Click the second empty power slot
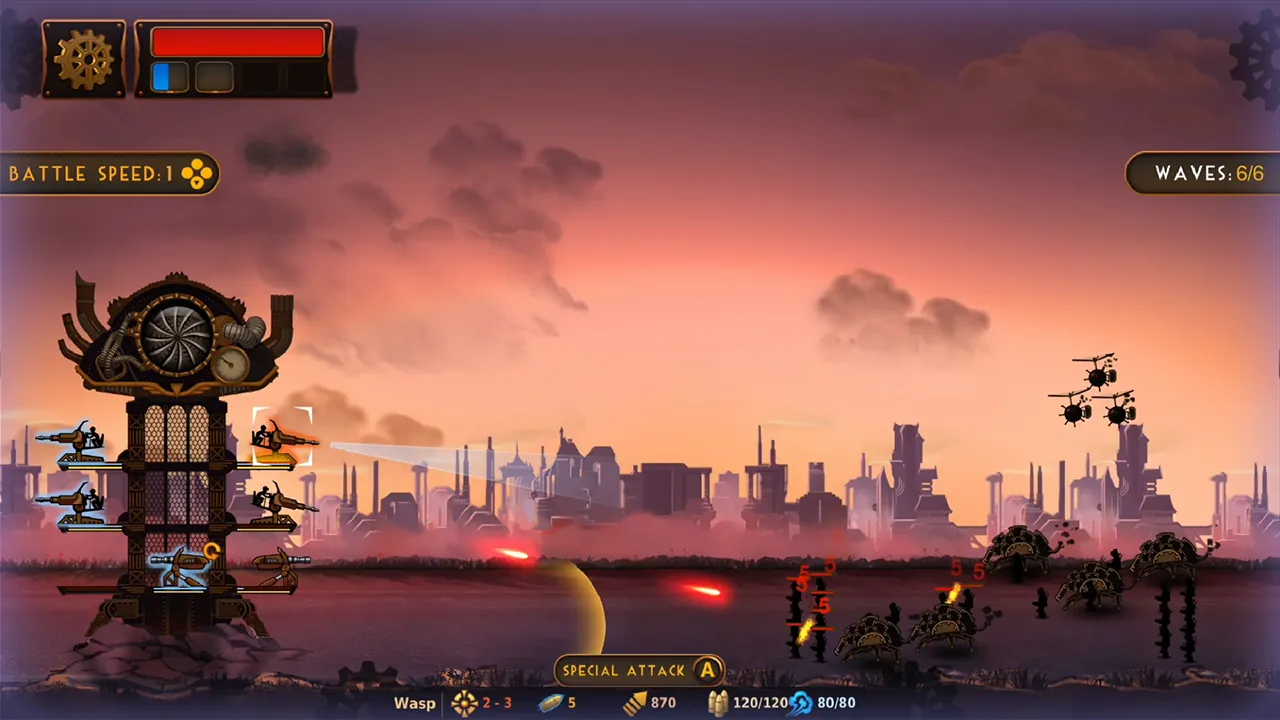The width and height of the screenshot is (1280, 720). pos(213,74)
